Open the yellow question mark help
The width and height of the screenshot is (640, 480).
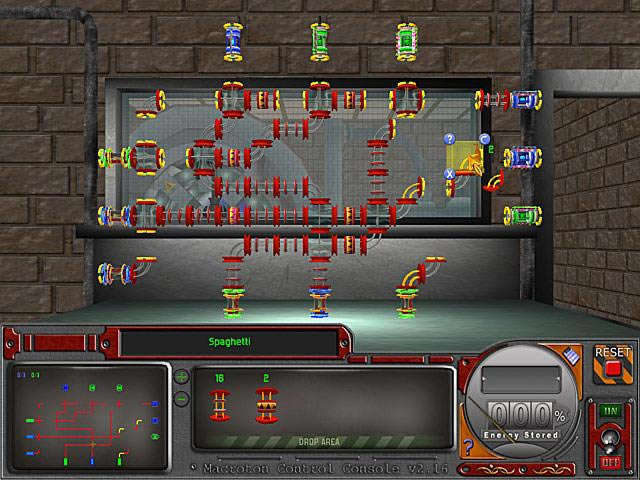click(x=467, y=447)
